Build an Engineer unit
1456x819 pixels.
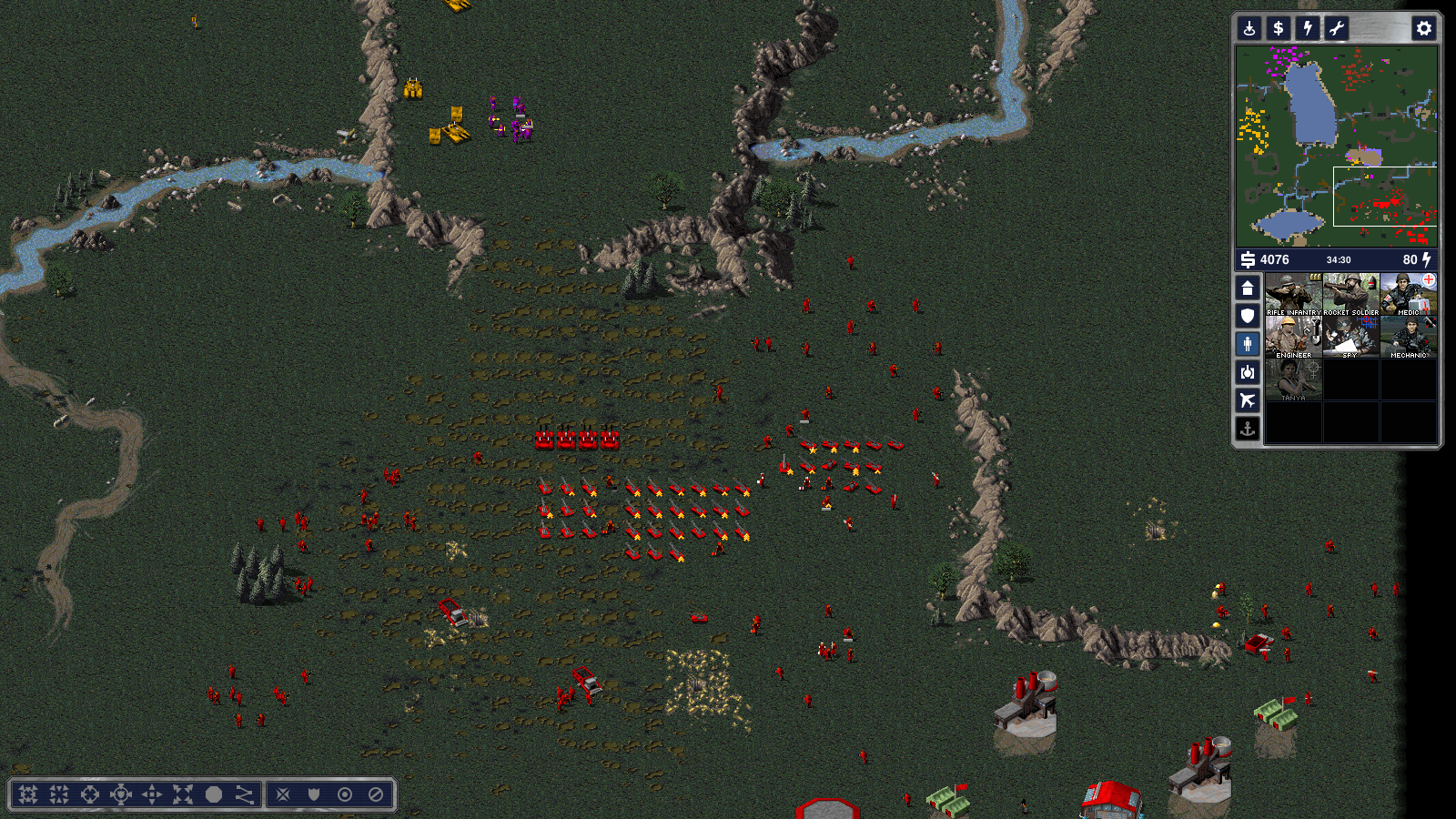1293,337
